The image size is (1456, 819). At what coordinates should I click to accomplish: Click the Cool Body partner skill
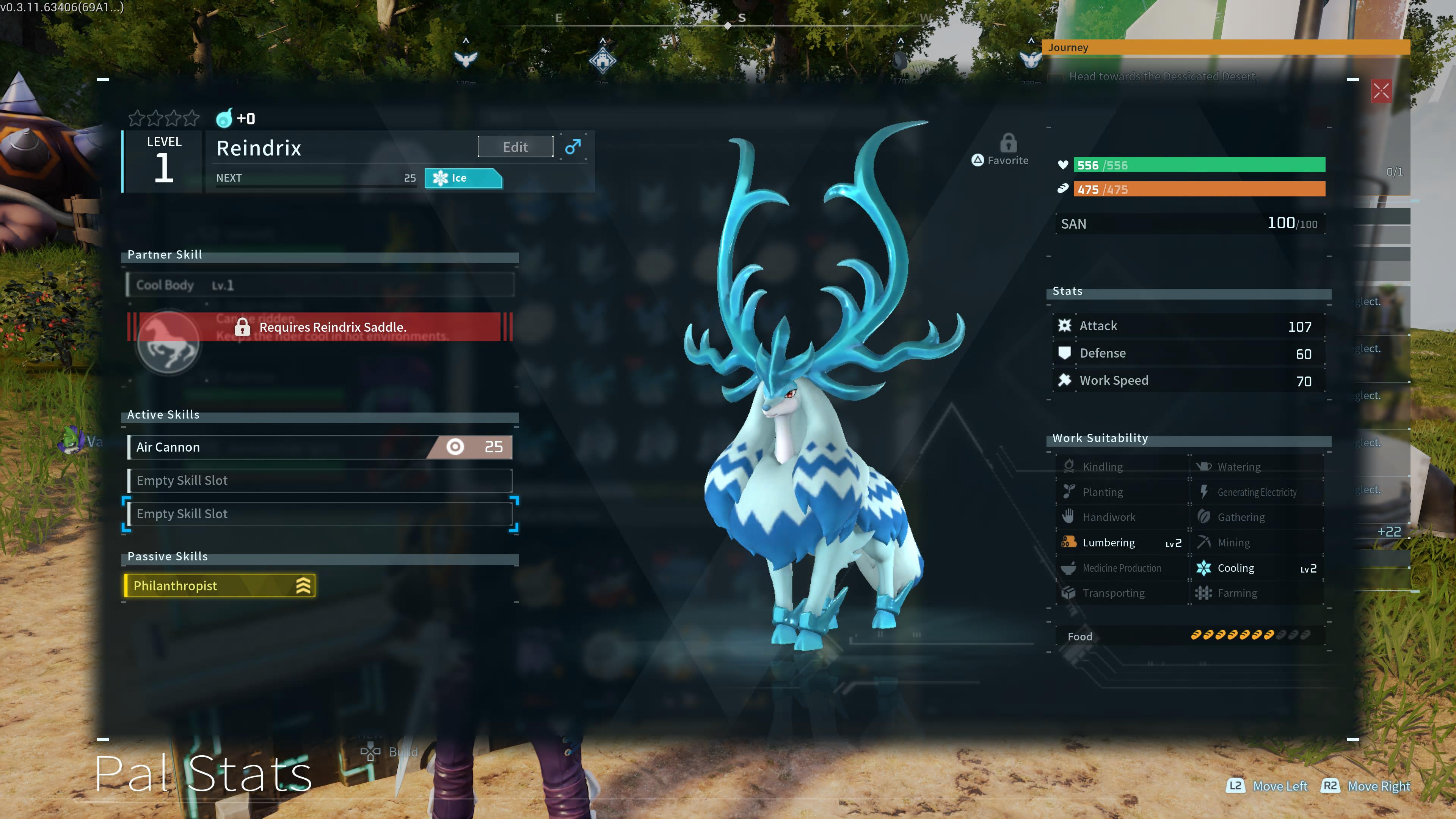tap(319, 285)
